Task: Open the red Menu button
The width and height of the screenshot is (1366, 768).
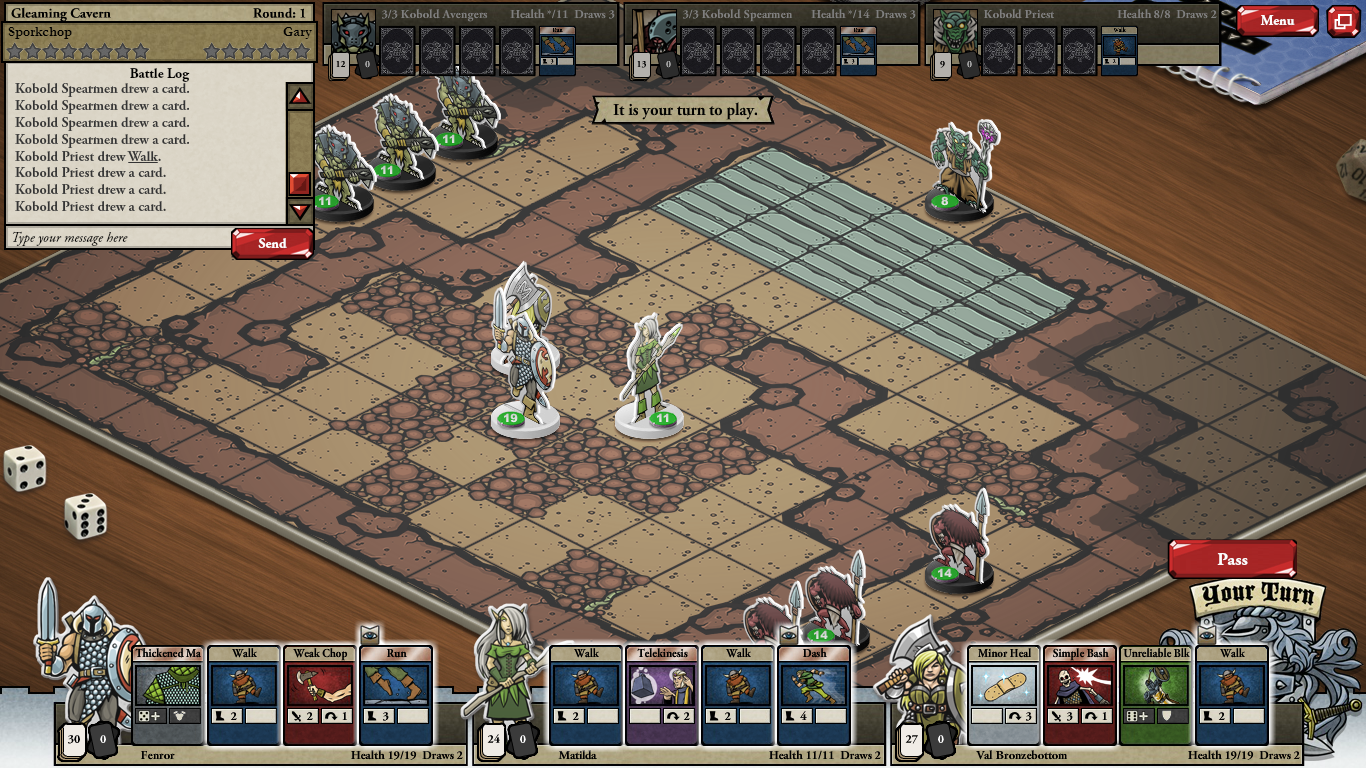Action: tap(1277, 21)
